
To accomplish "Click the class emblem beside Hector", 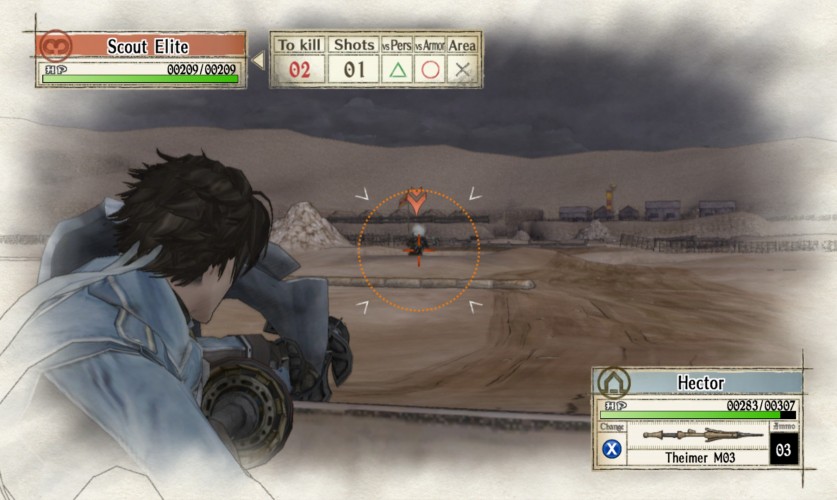I will (x=611, y=383).
